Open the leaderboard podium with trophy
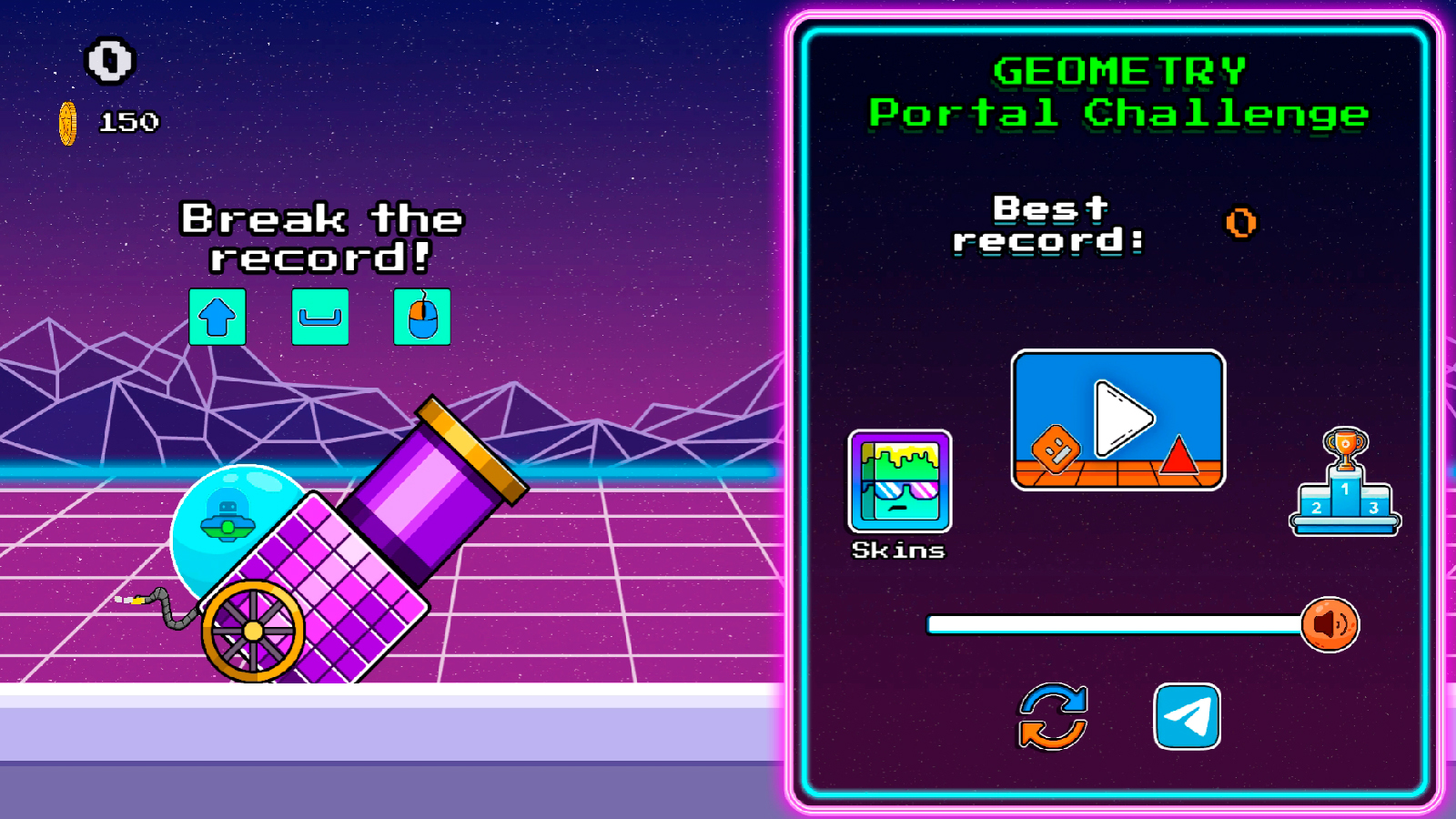Viewport: 1456px width, 819px height. tap(1345, 482)
